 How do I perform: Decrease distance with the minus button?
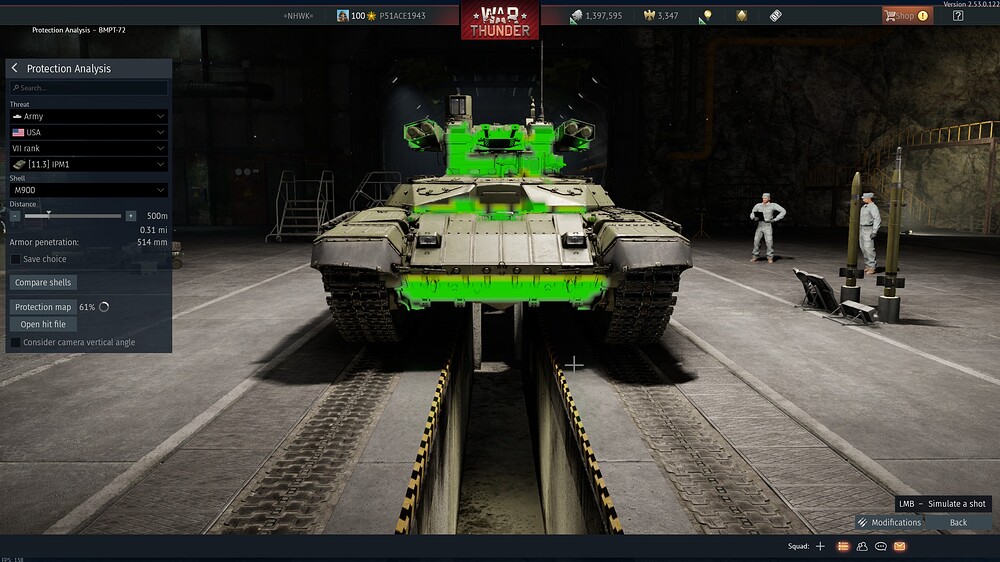[x=15, y=215]
